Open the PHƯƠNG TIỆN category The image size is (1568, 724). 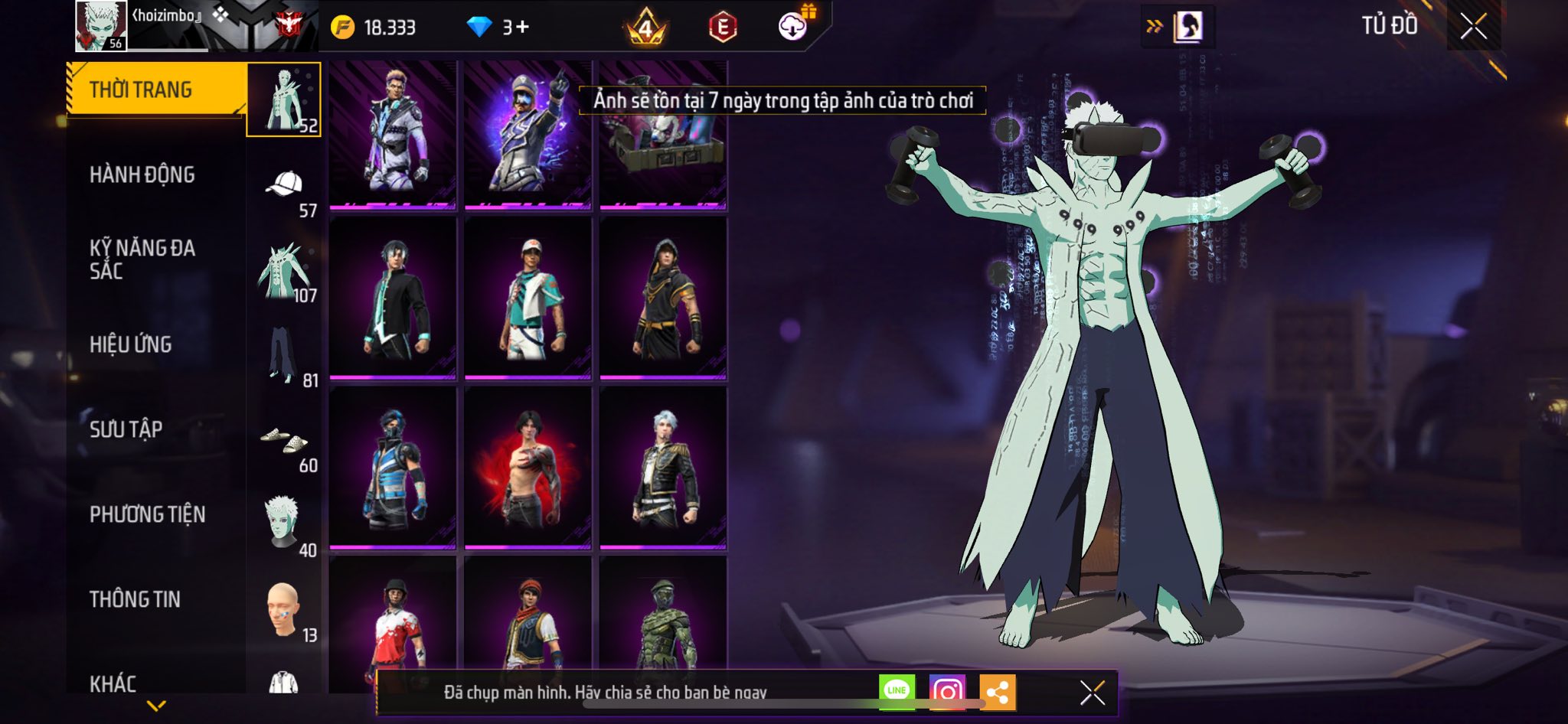click(x=148, y=514)
